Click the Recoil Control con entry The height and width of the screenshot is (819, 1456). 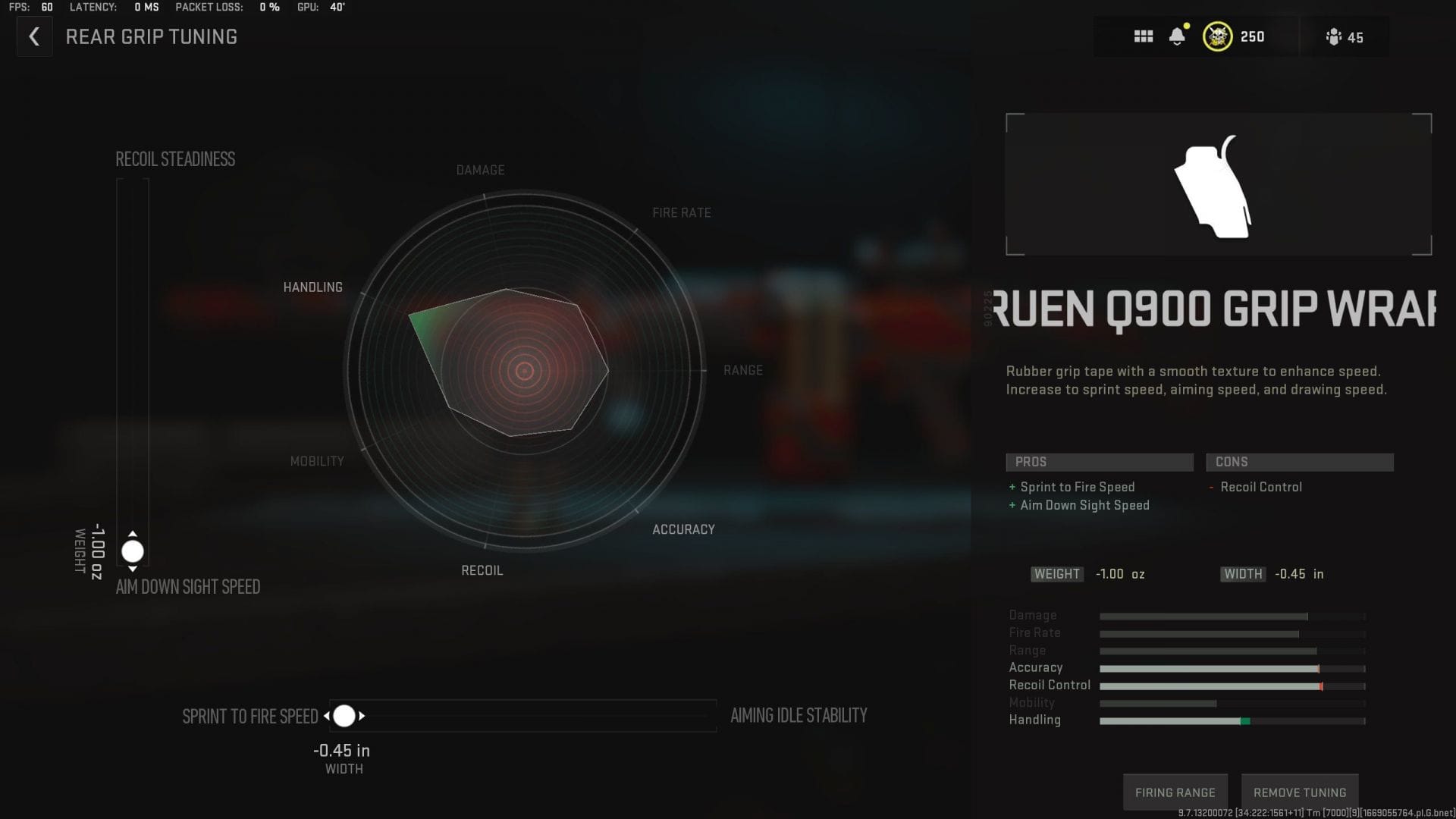(1262, 487)
